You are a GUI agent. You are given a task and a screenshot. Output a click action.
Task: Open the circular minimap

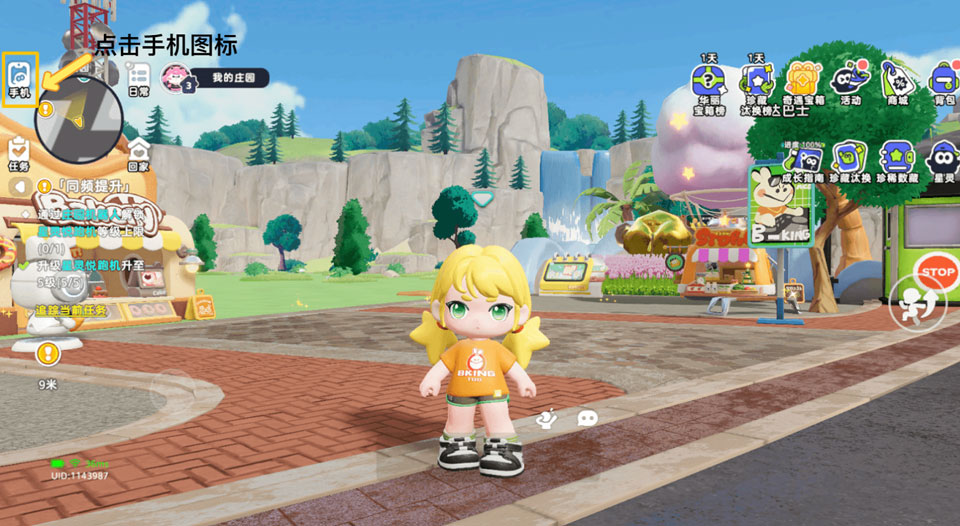[x=79, y=118]
